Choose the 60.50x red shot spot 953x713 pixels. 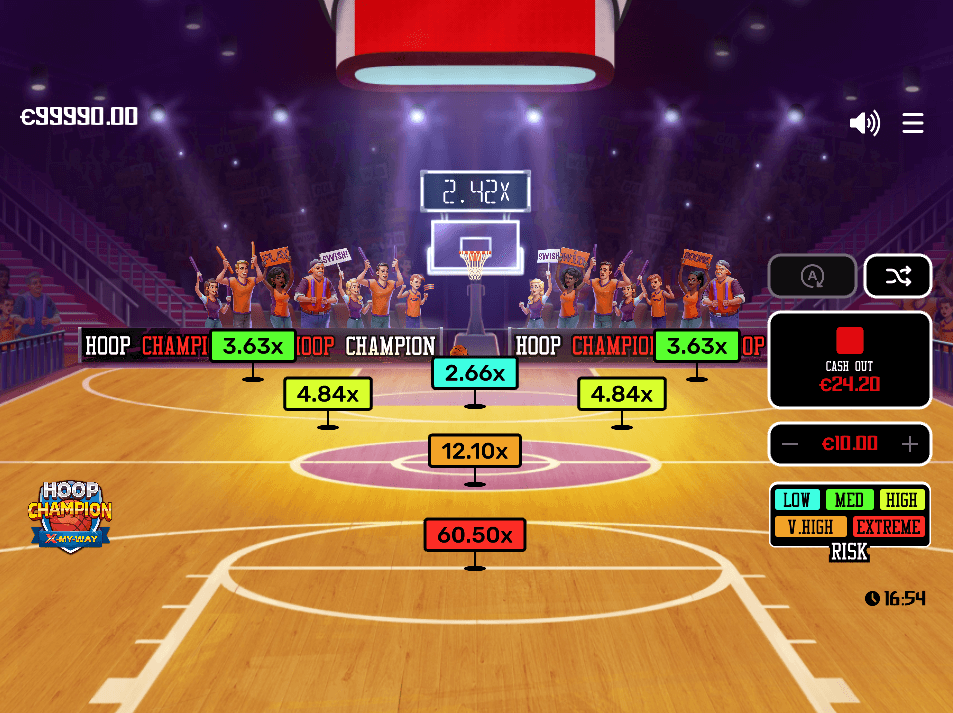click(x=475, y=535)
